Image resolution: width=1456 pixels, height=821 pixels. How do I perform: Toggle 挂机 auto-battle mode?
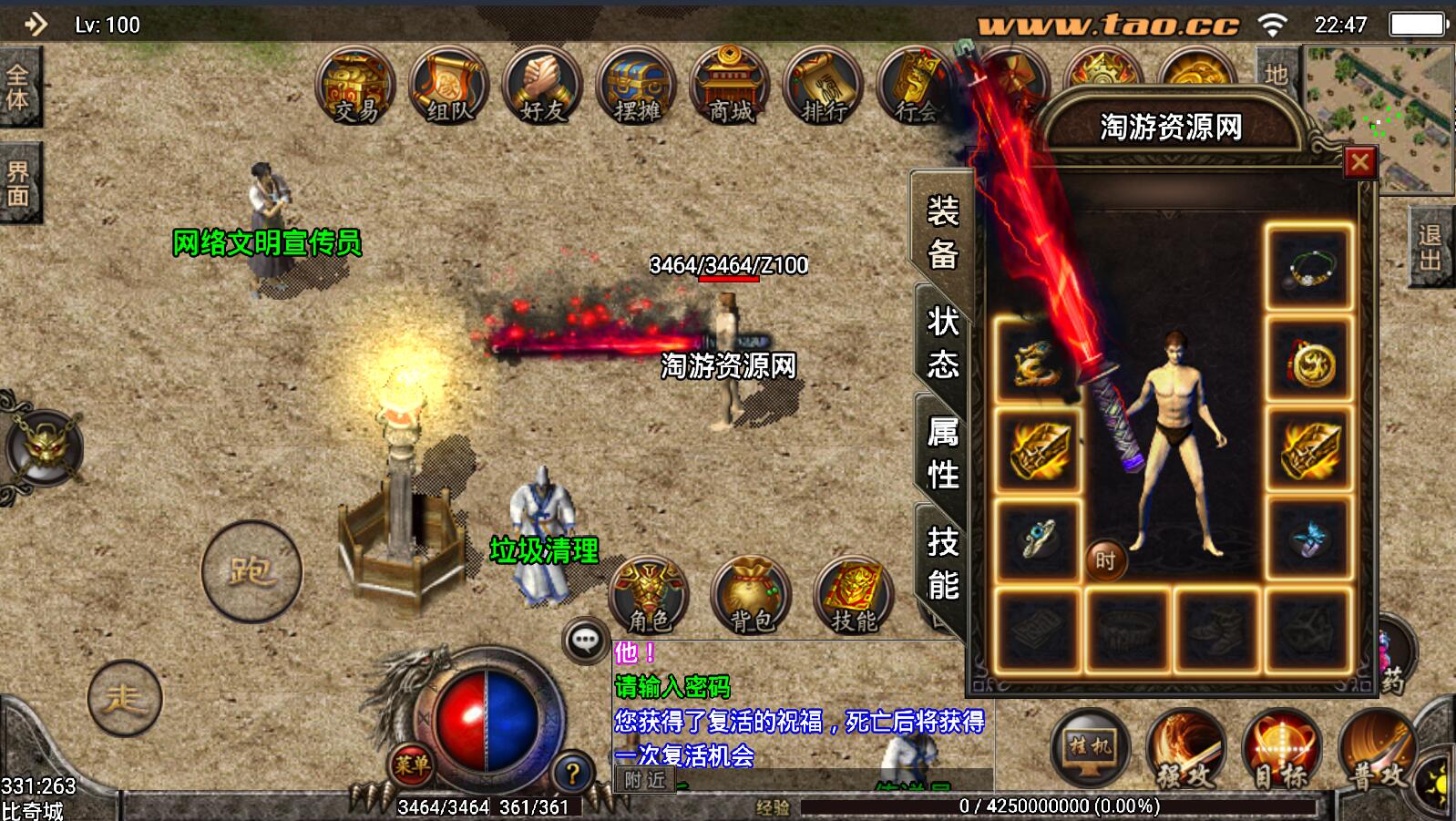1091,749
